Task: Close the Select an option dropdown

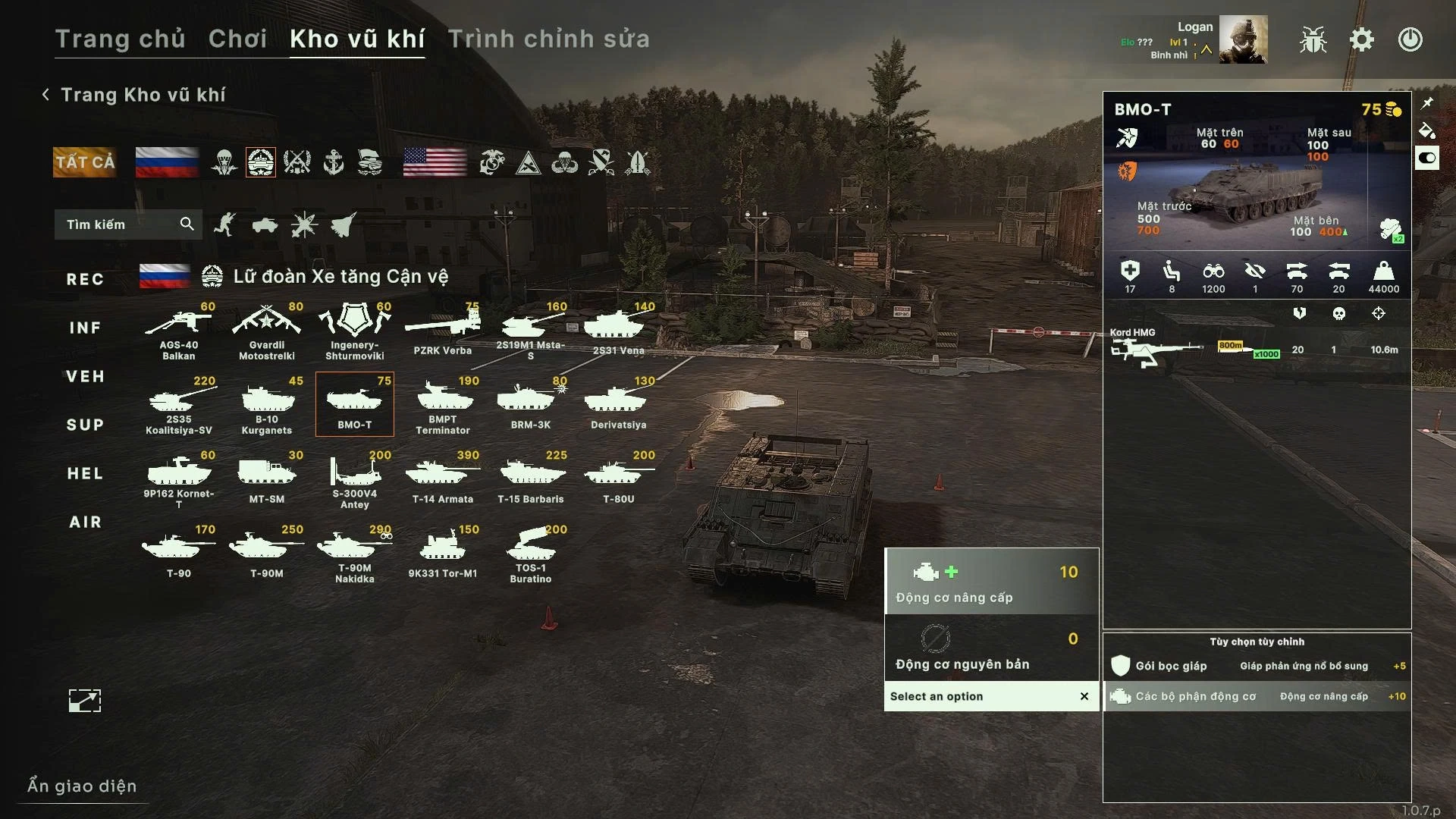Action: [1084, 696]
